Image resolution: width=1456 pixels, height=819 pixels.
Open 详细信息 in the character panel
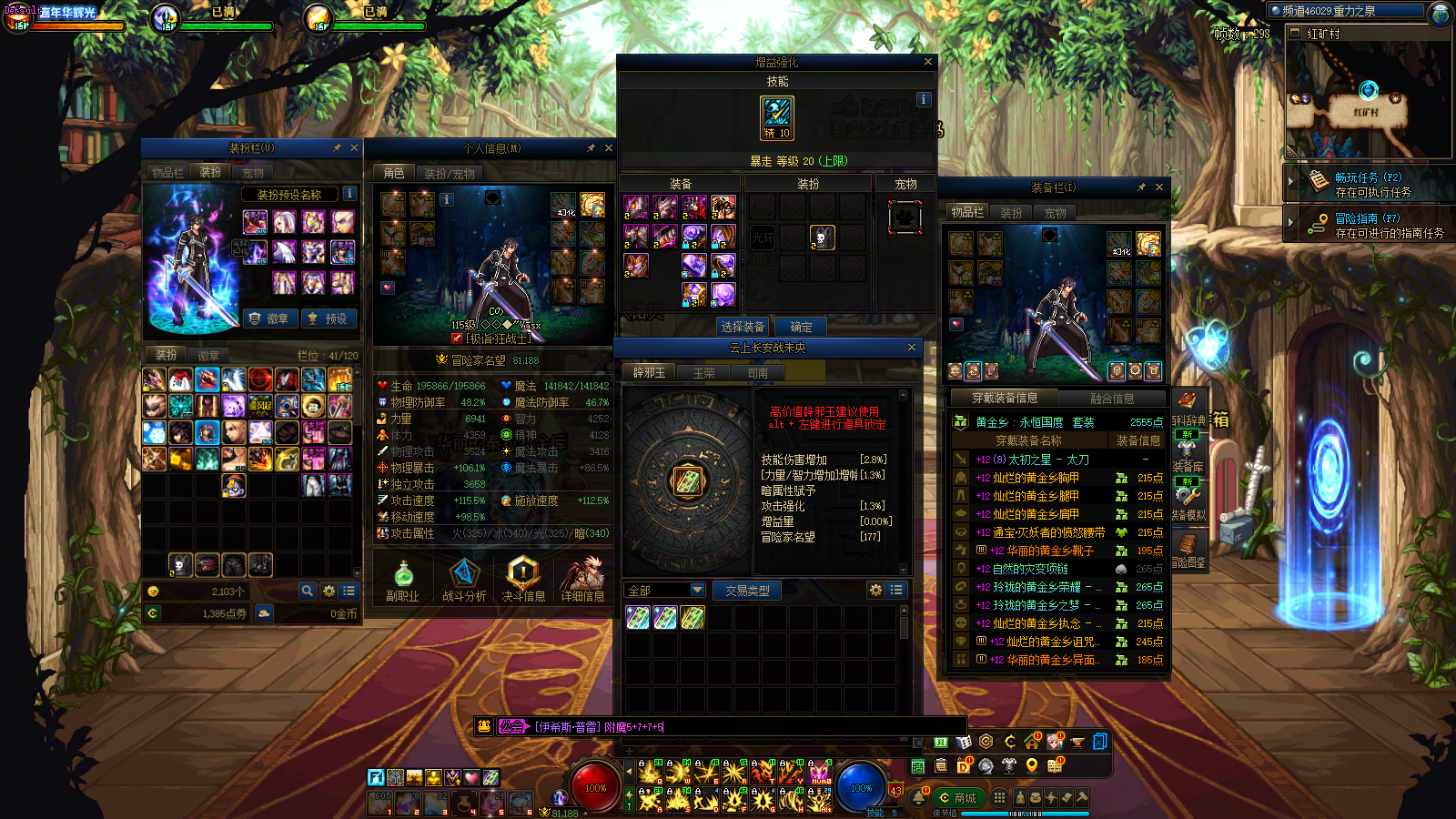point(582,580)
